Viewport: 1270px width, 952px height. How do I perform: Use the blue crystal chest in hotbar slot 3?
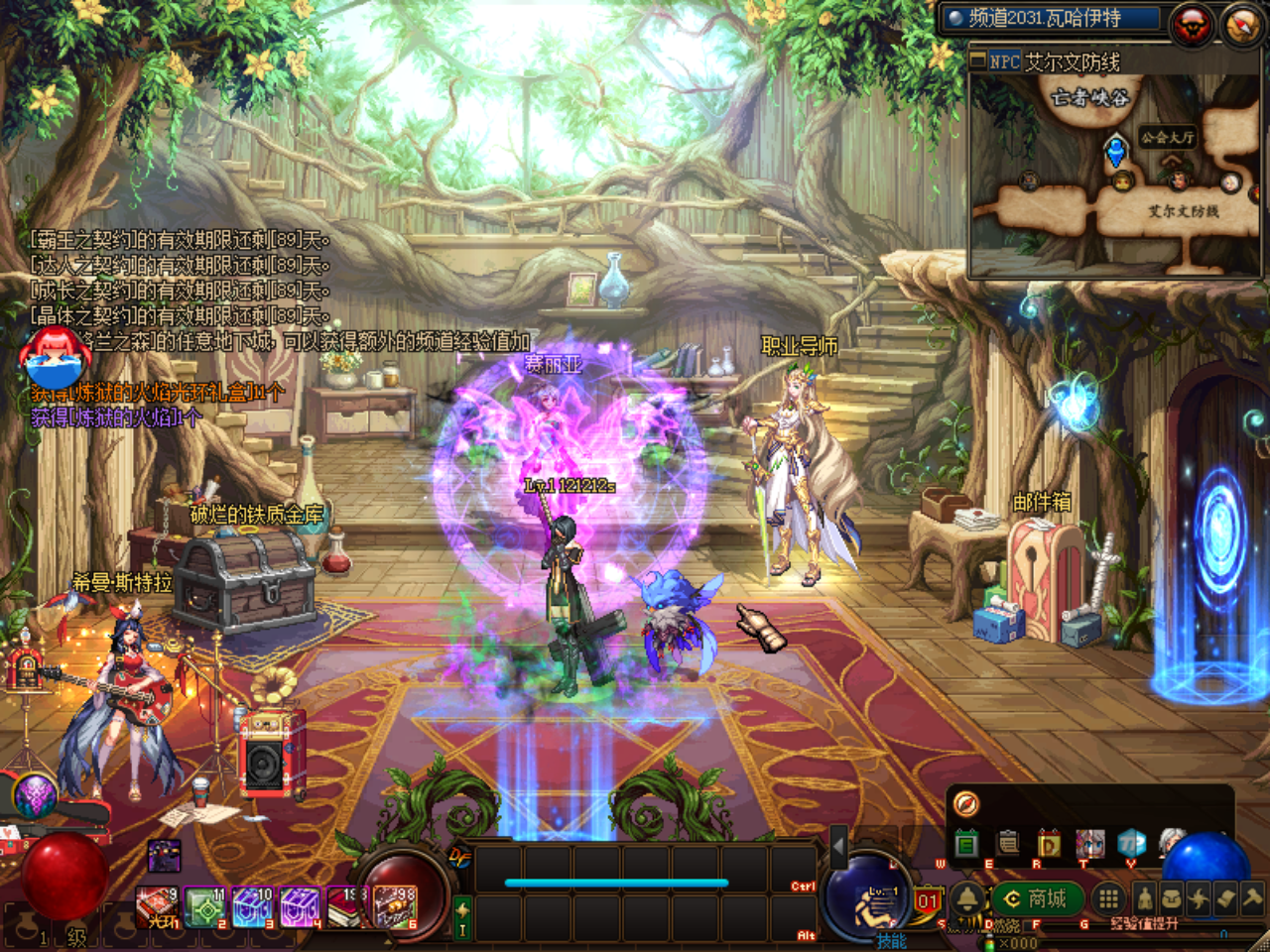click(x=252, y=907)
